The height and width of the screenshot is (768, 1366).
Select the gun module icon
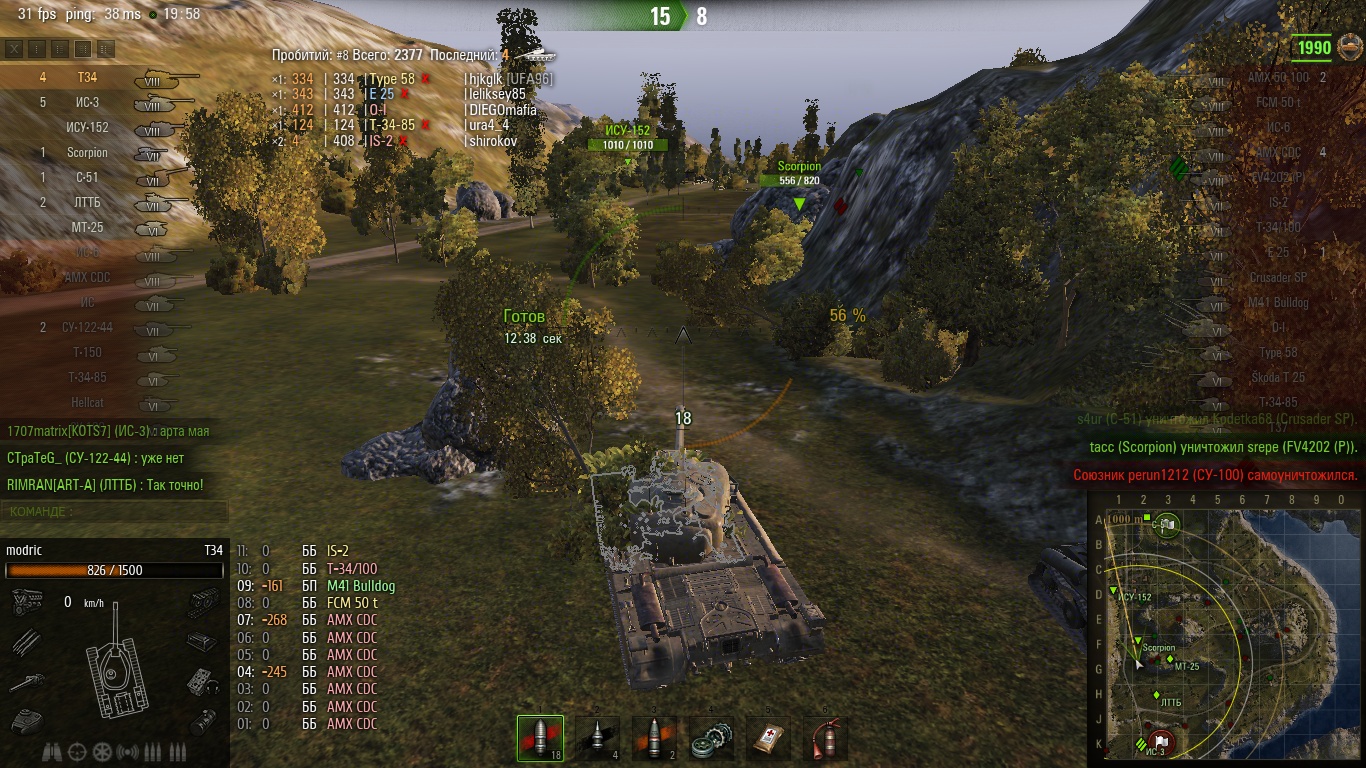27,682
